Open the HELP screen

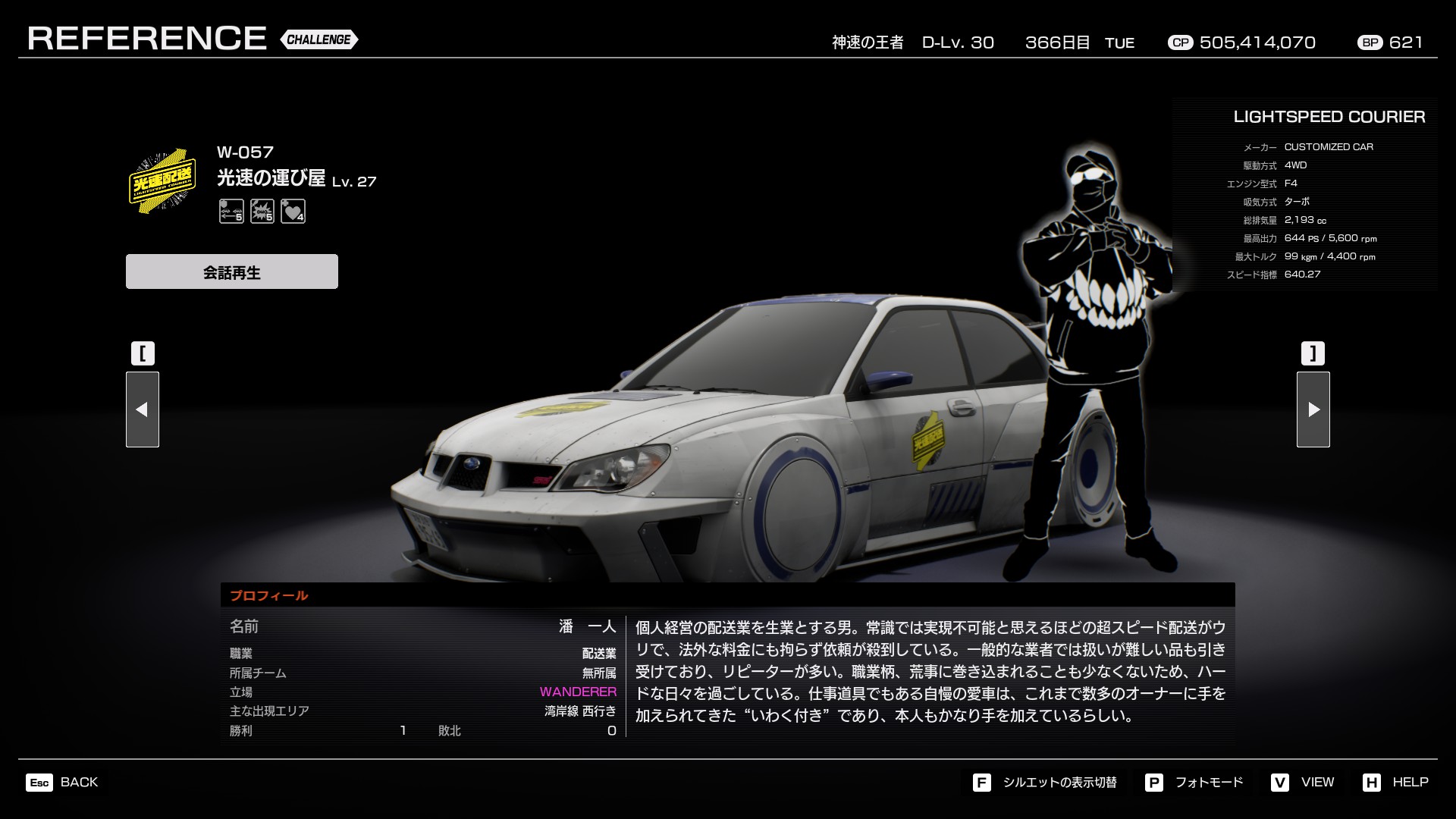[x=1395, y=782]
